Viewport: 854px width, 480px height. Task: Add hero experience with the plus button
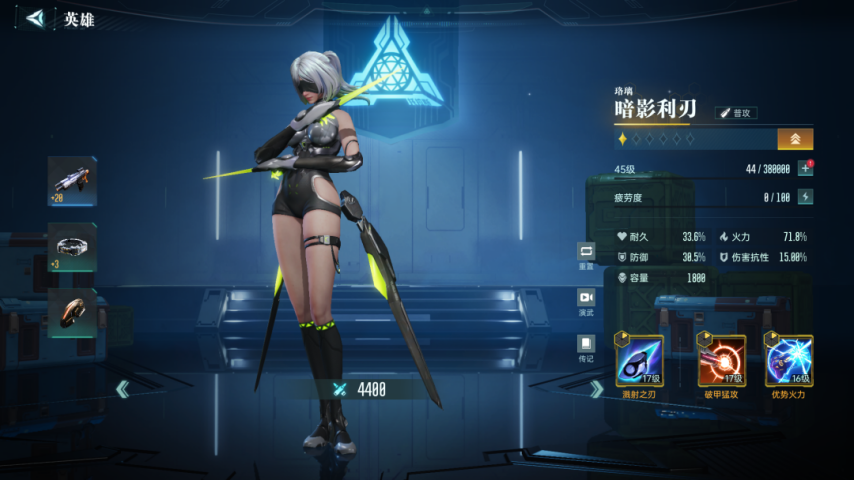click(x=805, y=169)
